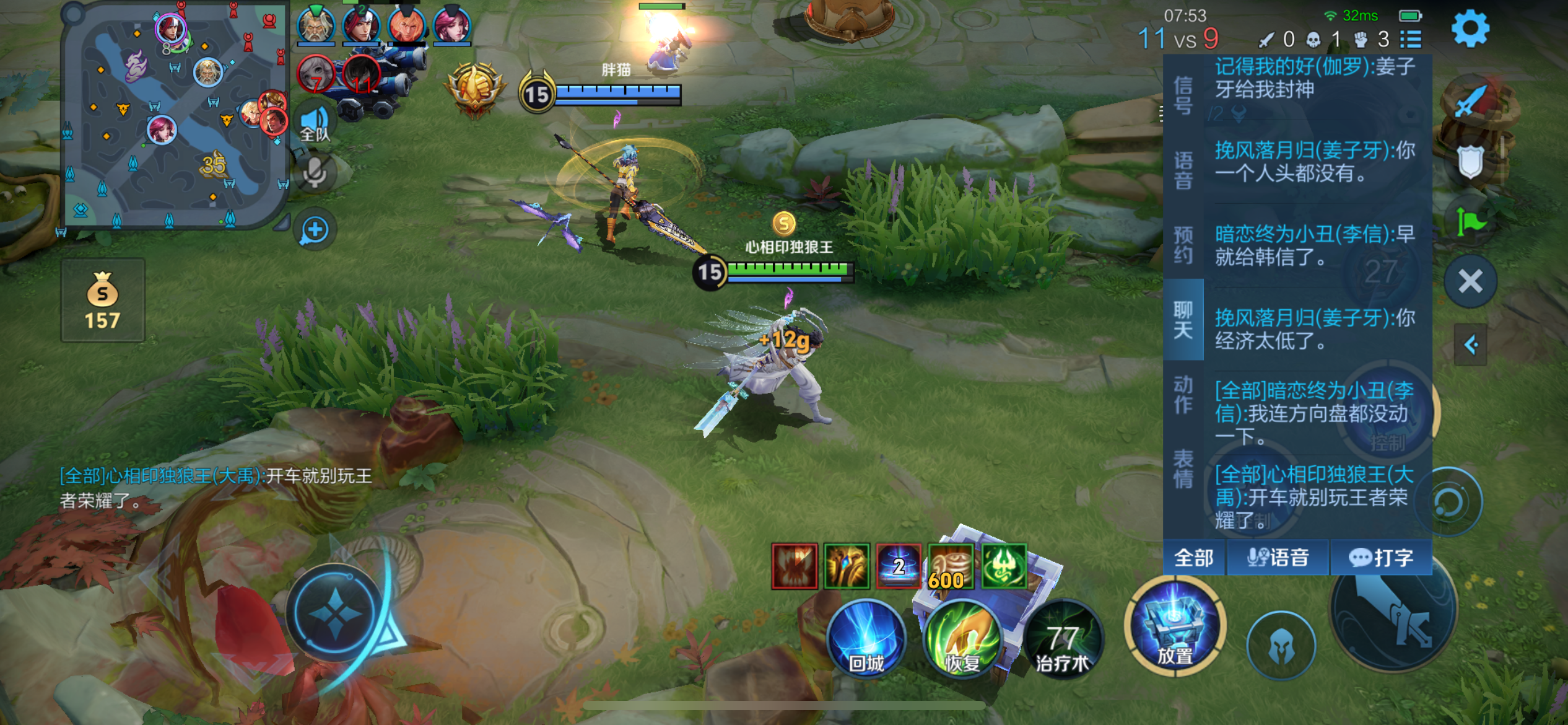Activate the 治疗术 heal spell
The image size is (1568, 725).
pyautogui.click(x=1063, y=639)
